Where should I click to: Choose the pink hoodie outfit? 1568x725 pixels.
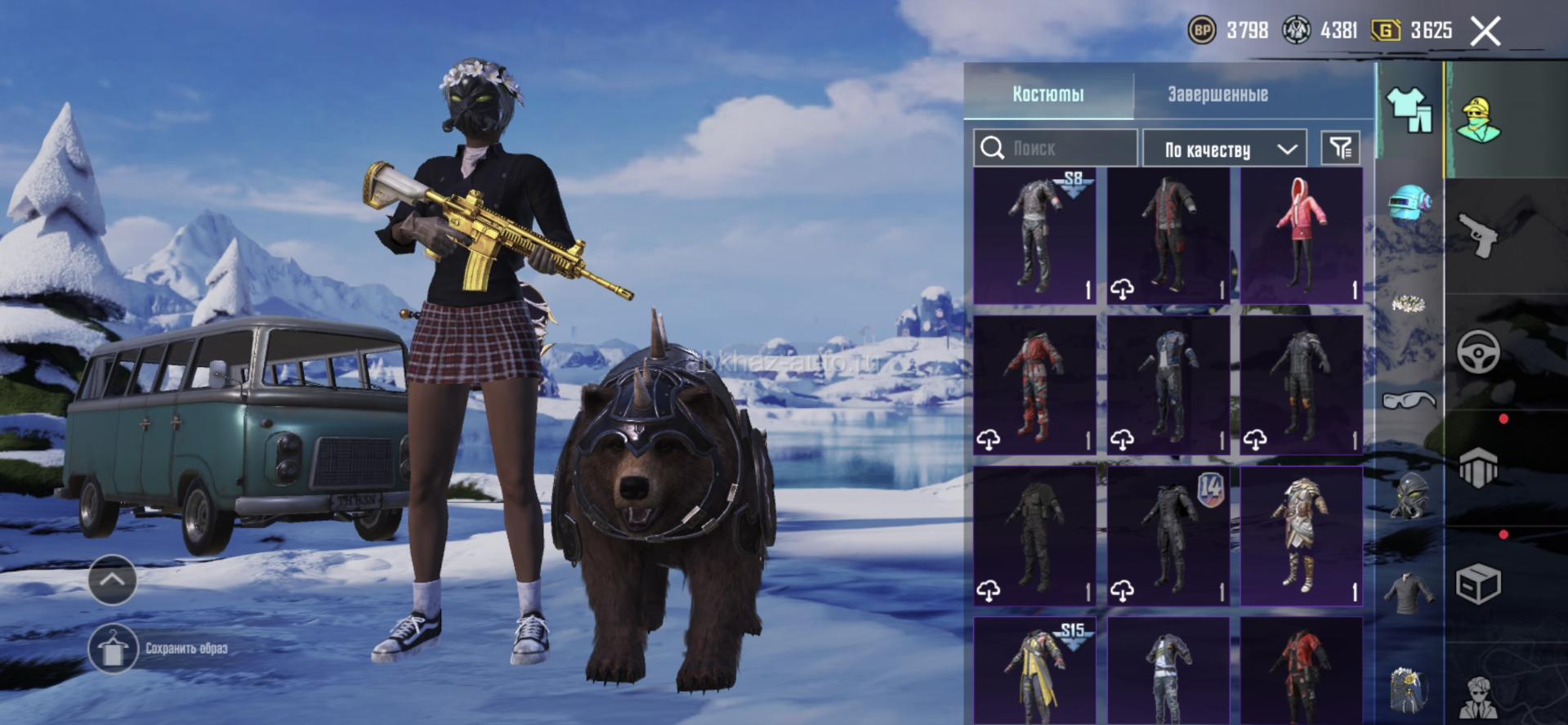coord(1301,235)
